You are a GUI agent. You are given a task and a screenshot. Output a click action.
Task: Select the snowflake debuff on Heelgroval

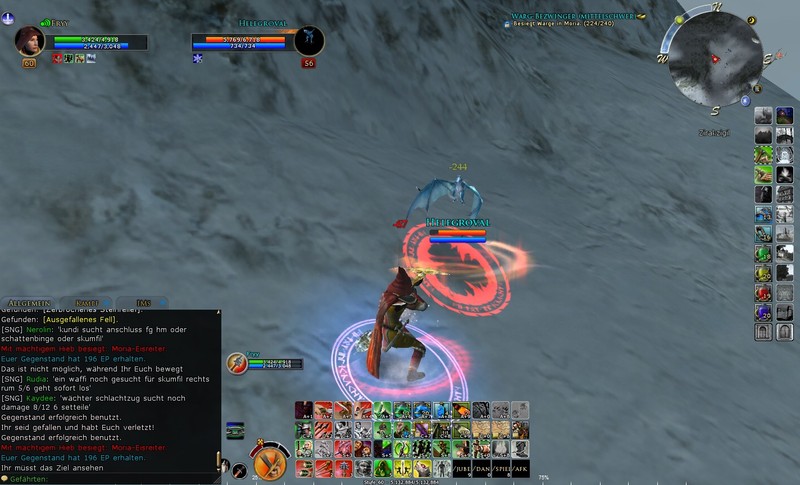[197, 59]
